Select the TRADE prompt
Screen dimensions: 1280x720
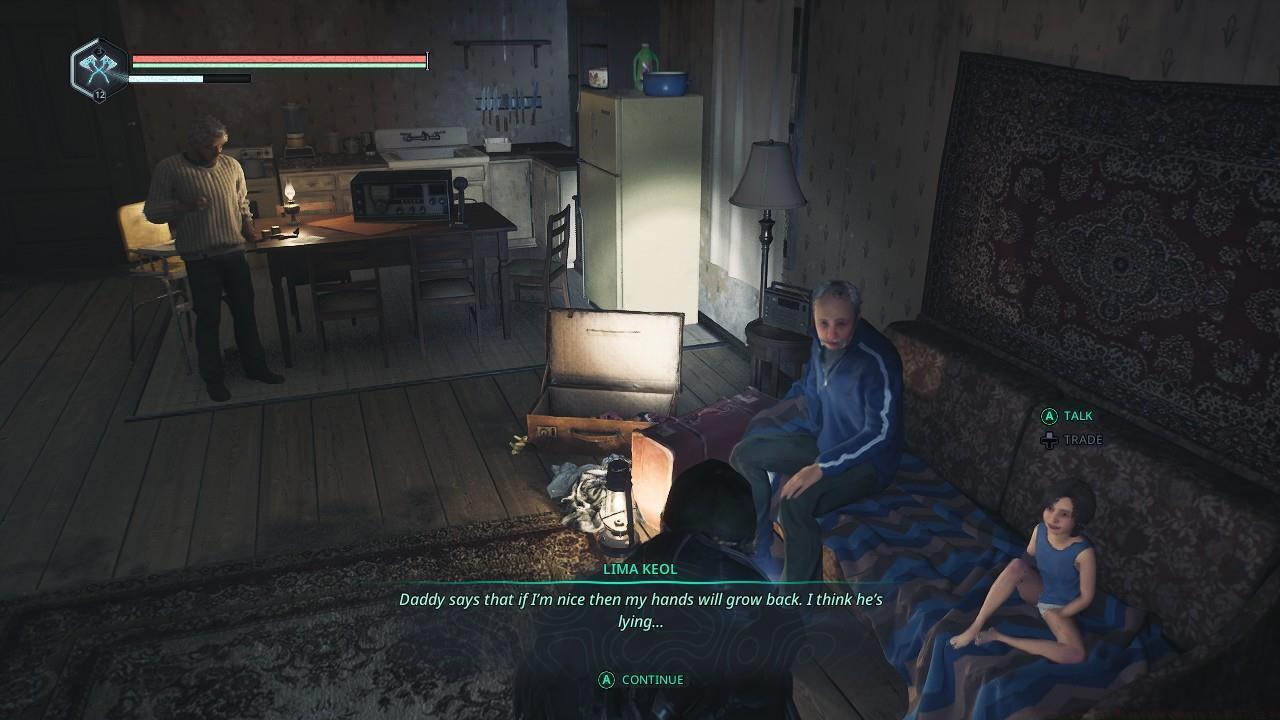coord(1083,440)
